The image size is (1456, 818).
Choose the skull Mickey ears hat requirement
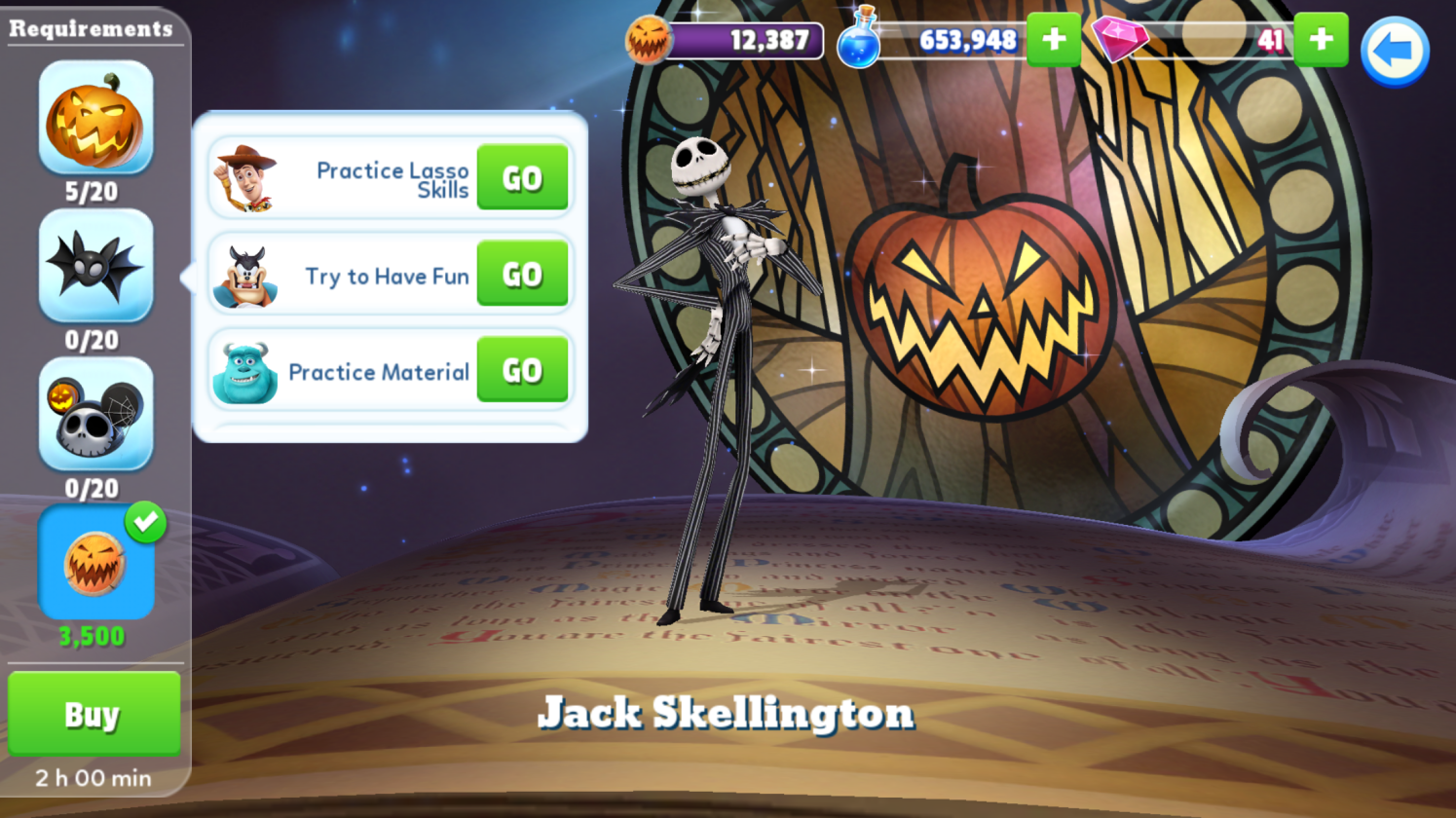pyautogui.click(x=95, y=414)
